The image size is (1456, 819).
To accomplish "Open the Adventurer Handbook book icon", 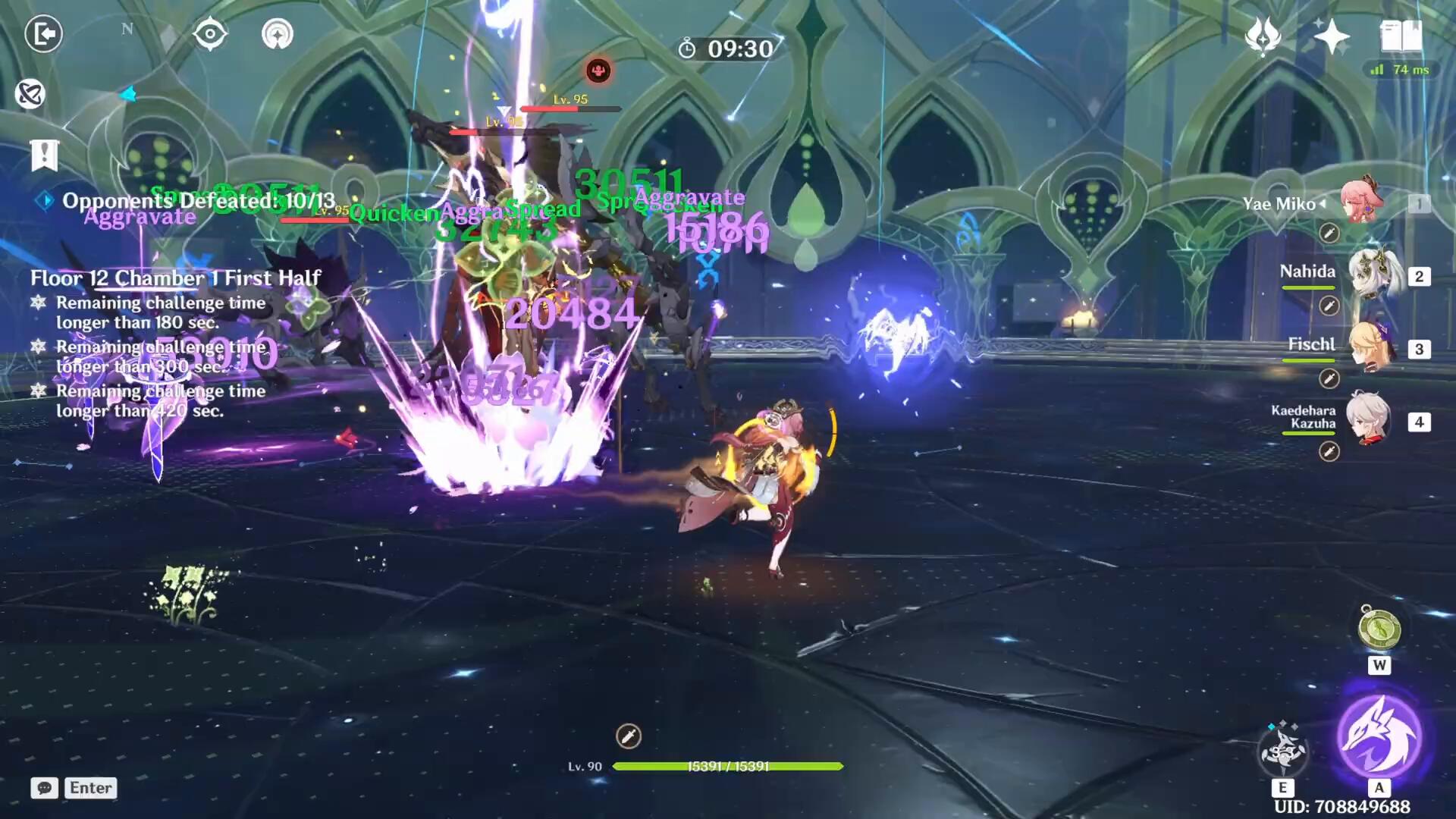I will click(1401, 36).
